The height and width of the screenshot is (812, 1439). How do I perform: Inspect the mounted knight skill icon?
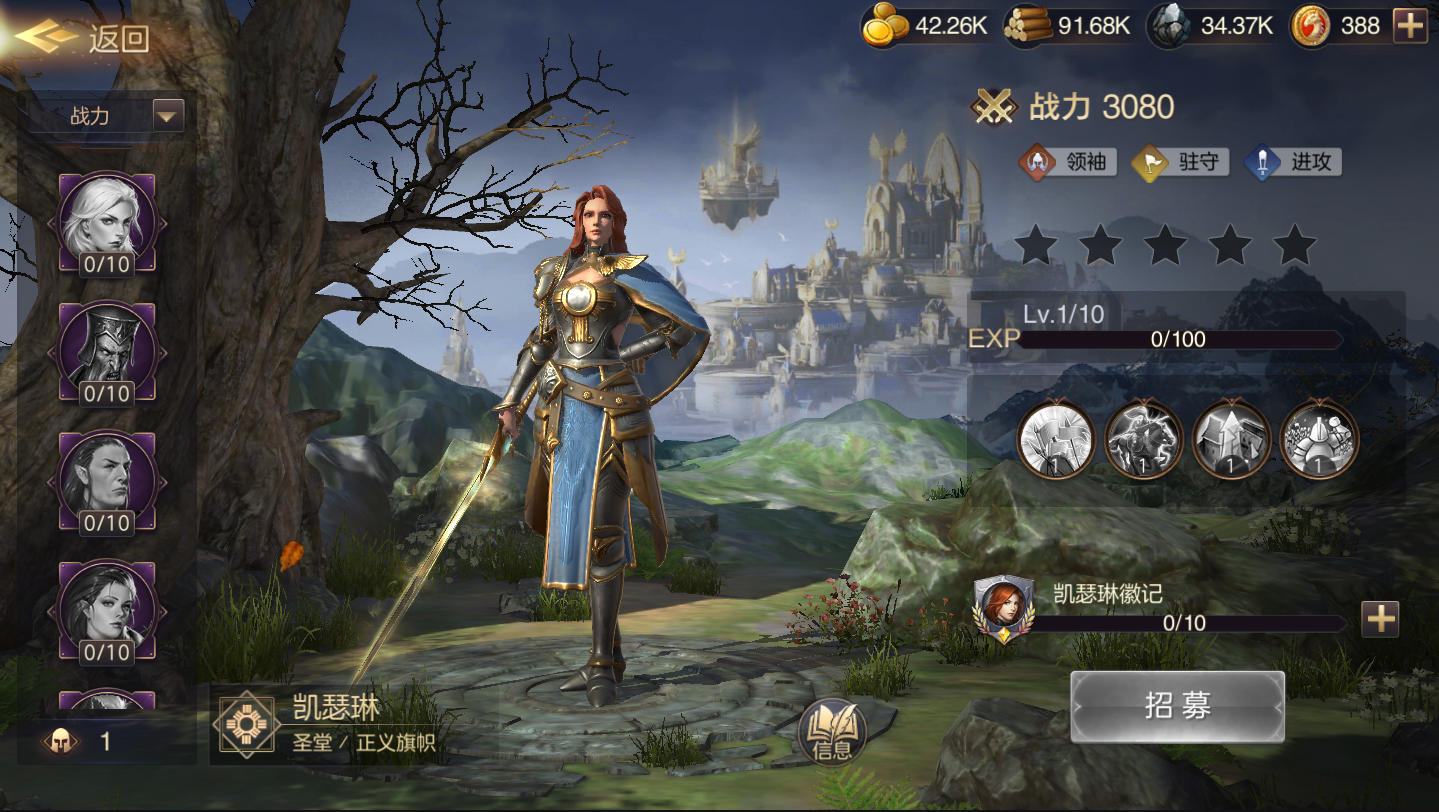(x=1143, y=439)
